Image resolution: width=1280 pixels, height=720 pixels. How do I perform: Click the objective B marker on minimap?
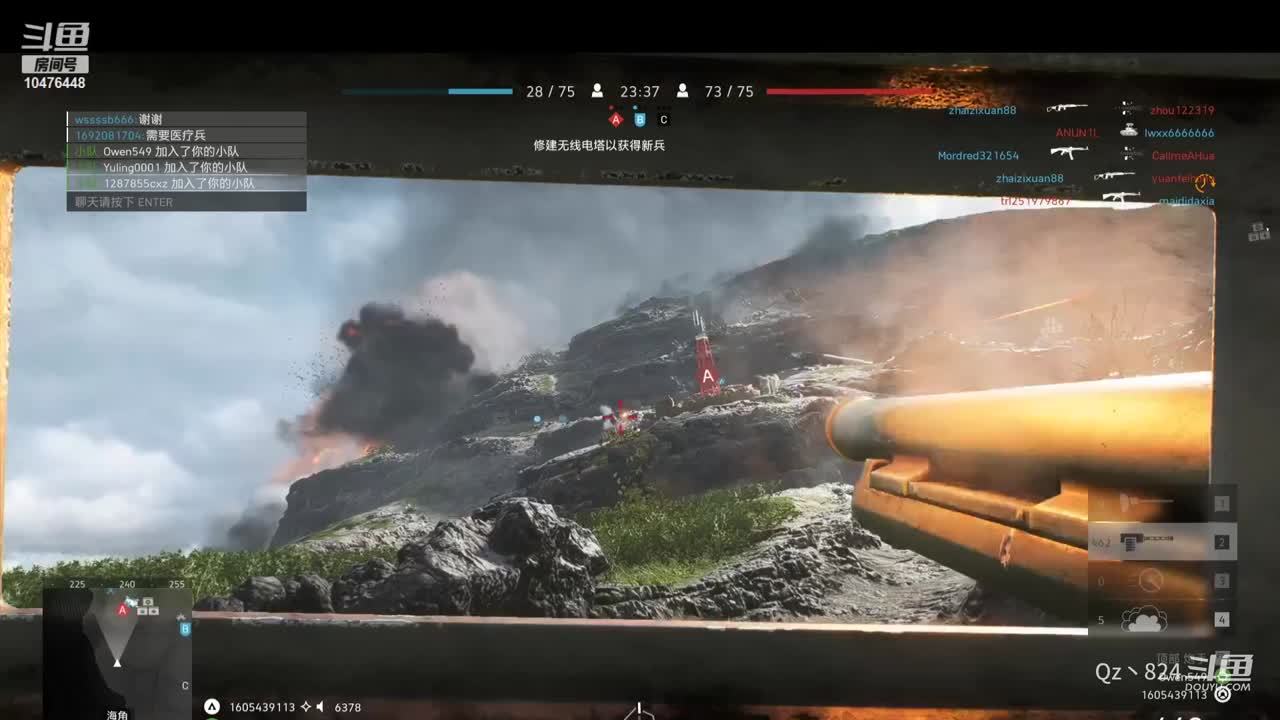[185, 629]
